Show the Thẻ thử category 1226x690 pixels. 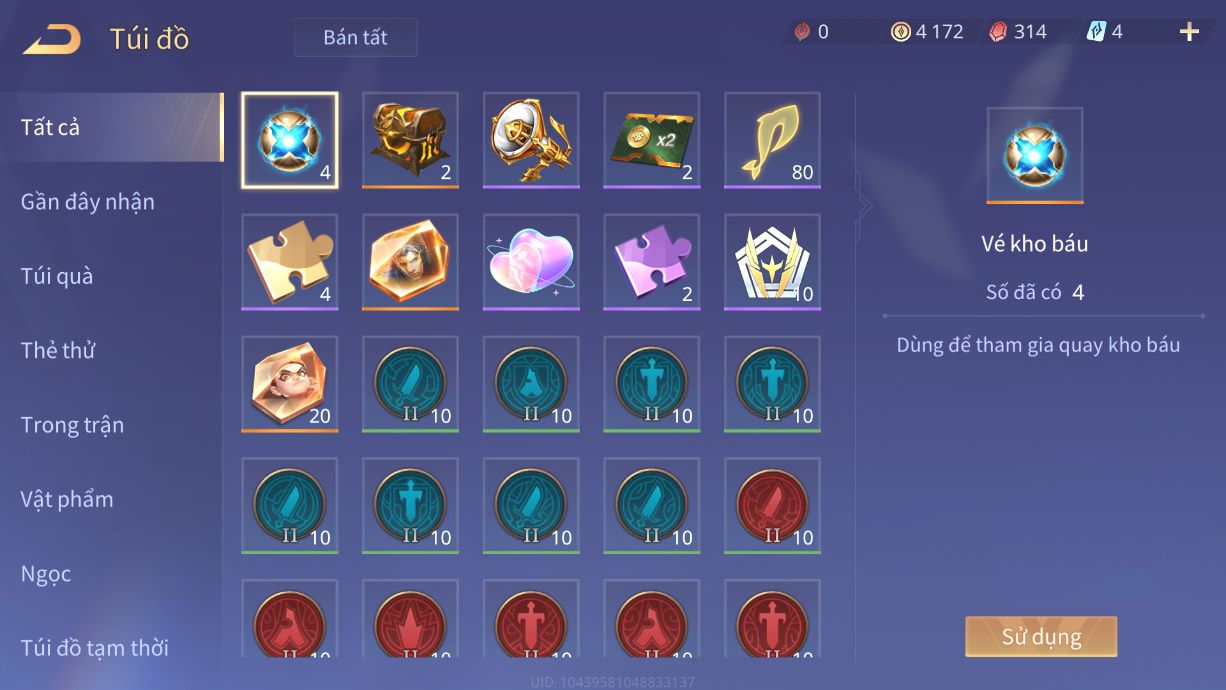(58, 351)
